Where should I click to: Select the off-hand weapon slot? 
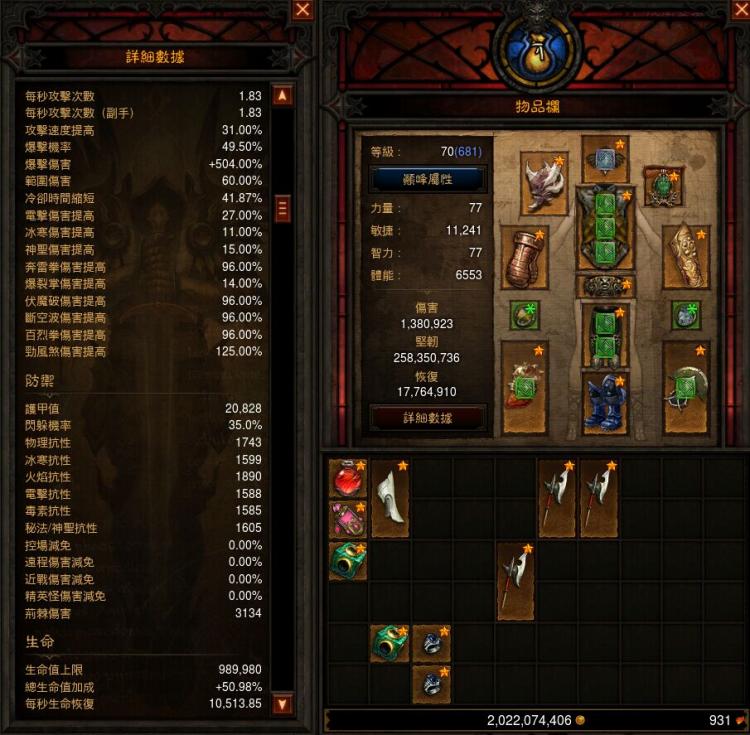click(x=686, y=386)
